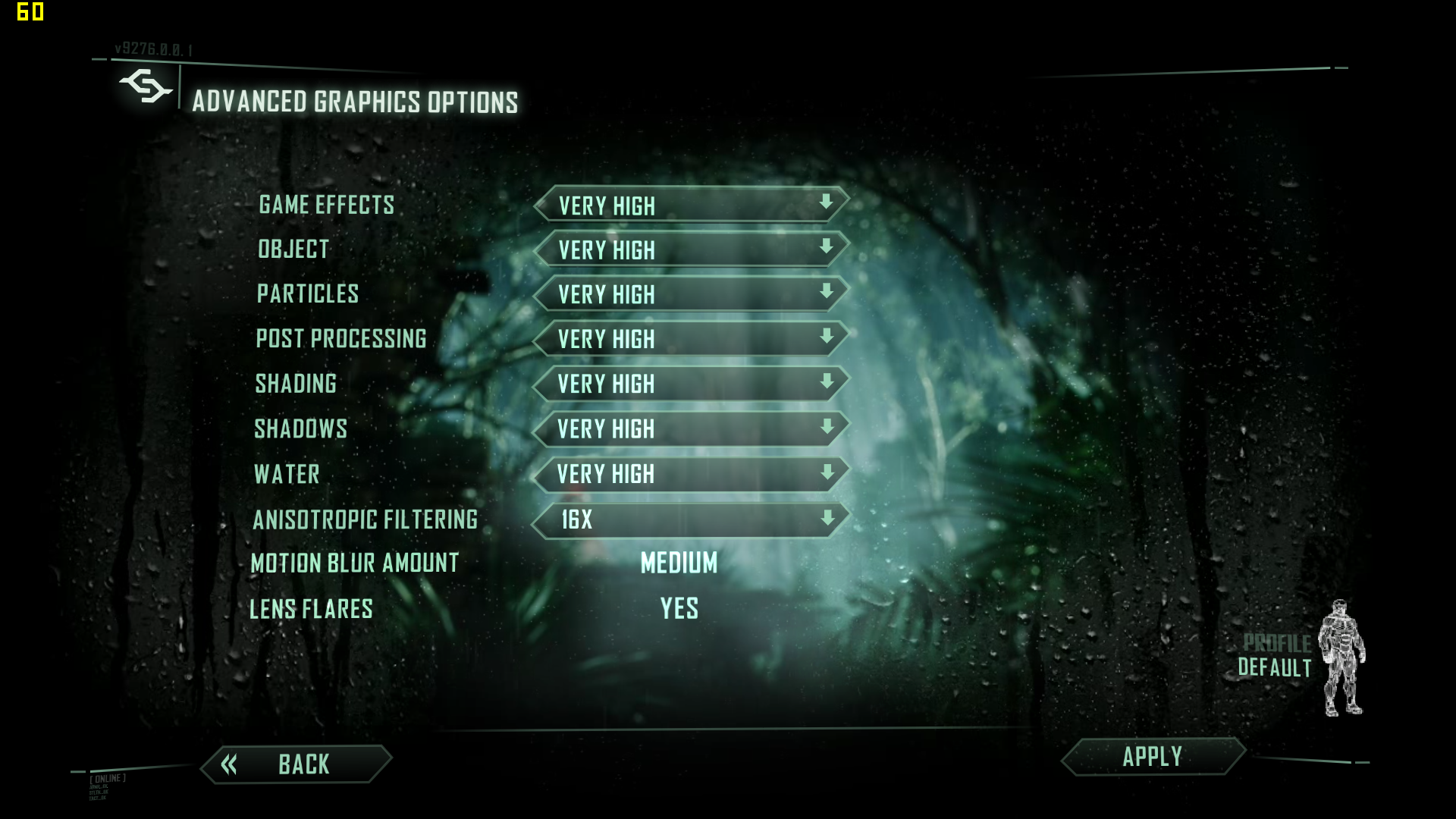Open the Post Processing dropdown
Viewport: 1456px width, 819px height.
click(x=691, y=339)
